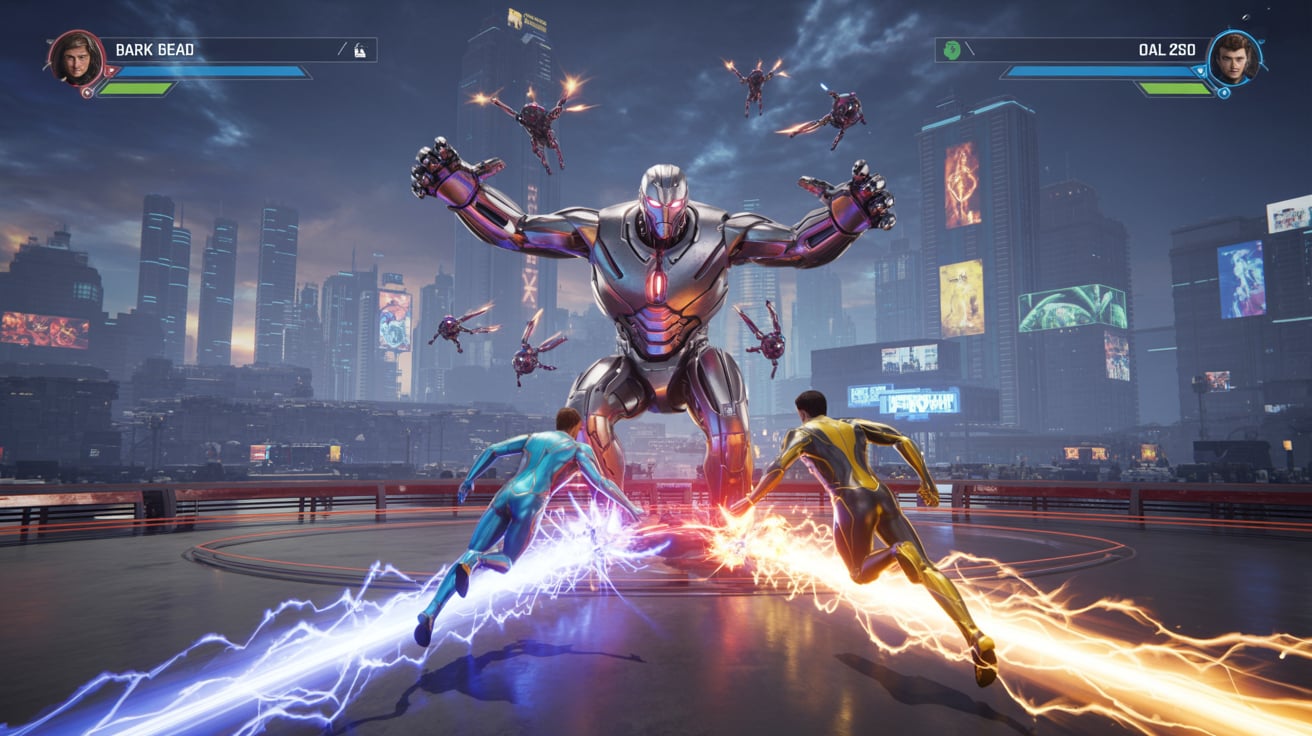Click the red arrow marker under BARK GEAD's nameplate

(x=111, y=72)
